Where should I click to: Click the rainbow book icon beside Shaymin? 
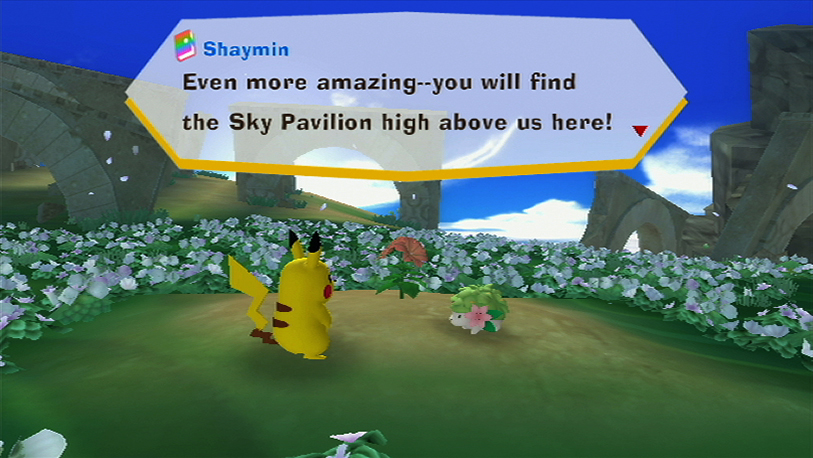(x=184, y=46)
